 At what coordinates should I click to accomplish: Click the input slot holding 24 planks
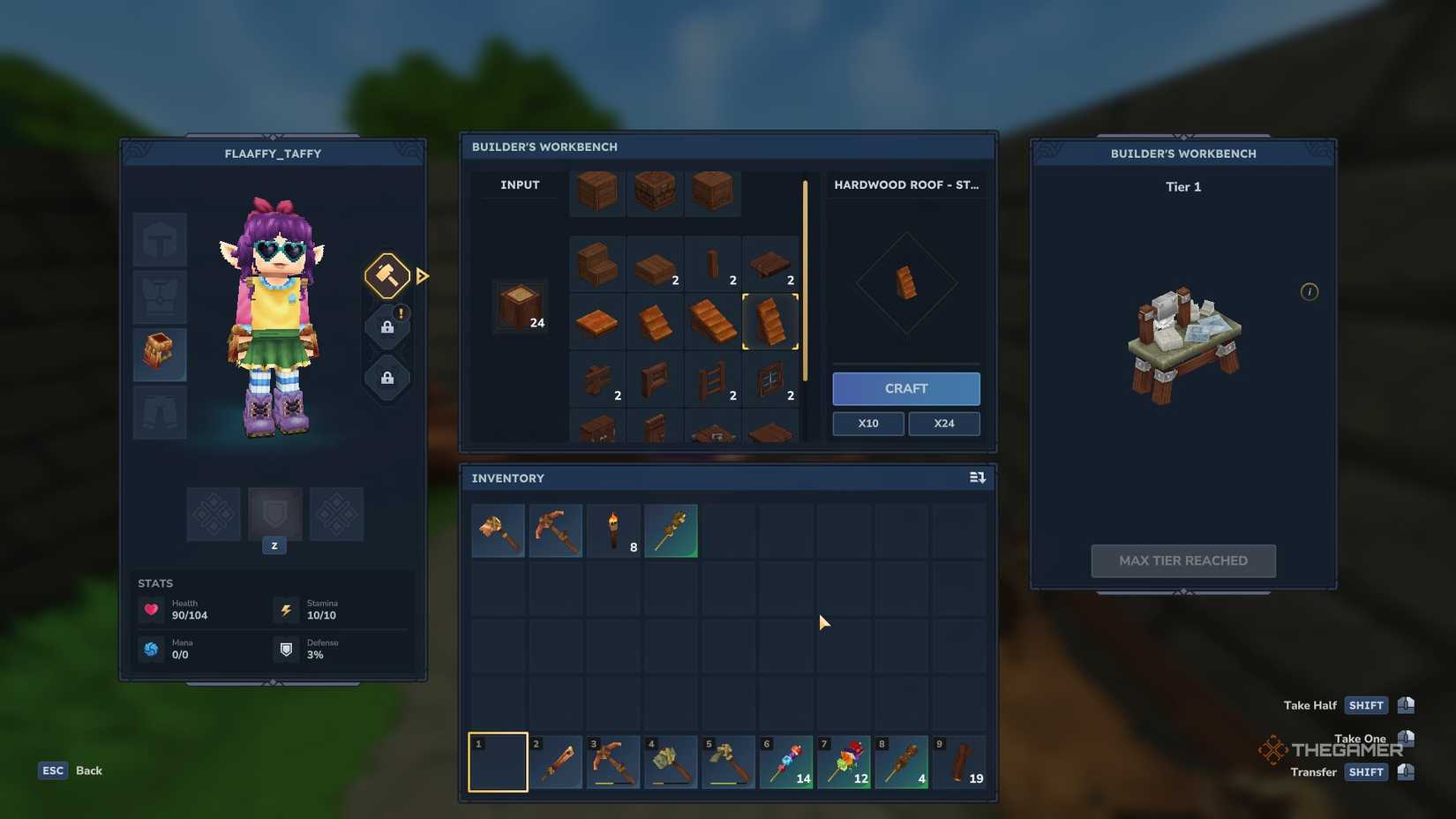519,308
